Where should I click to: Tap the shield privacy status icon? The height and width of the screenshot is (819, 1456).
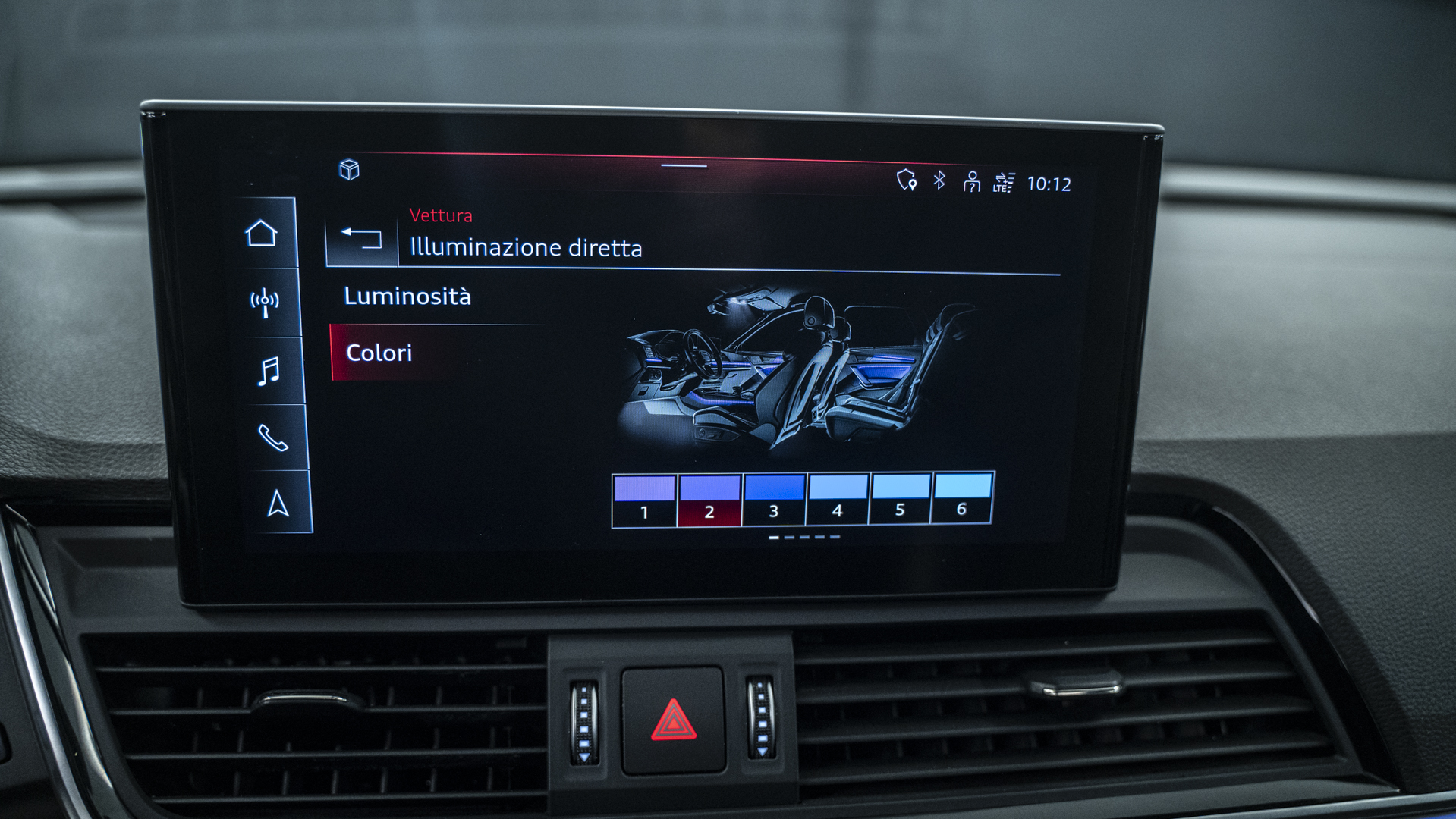907,180
